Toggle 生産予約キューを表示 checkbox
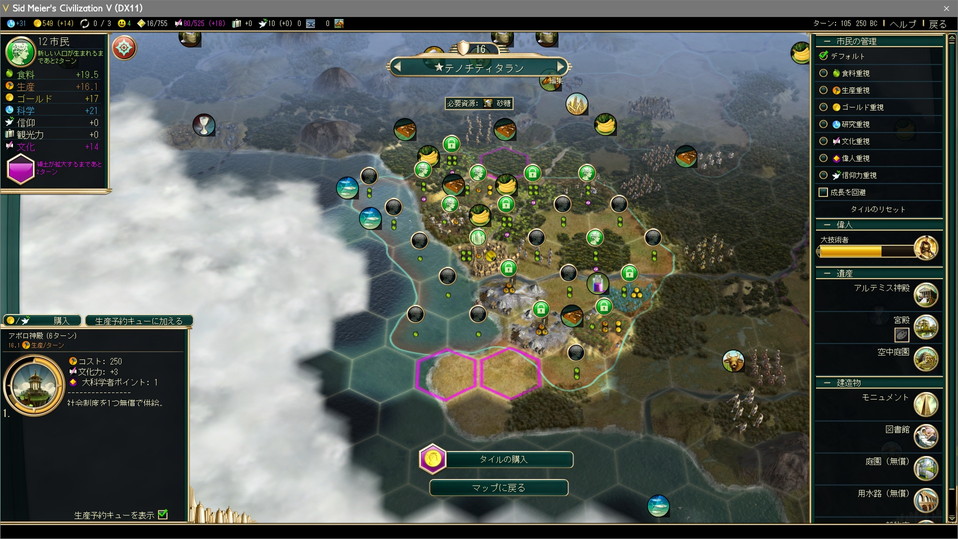The height and width of the screenshot is (539, 958). (x=163, y=515)
